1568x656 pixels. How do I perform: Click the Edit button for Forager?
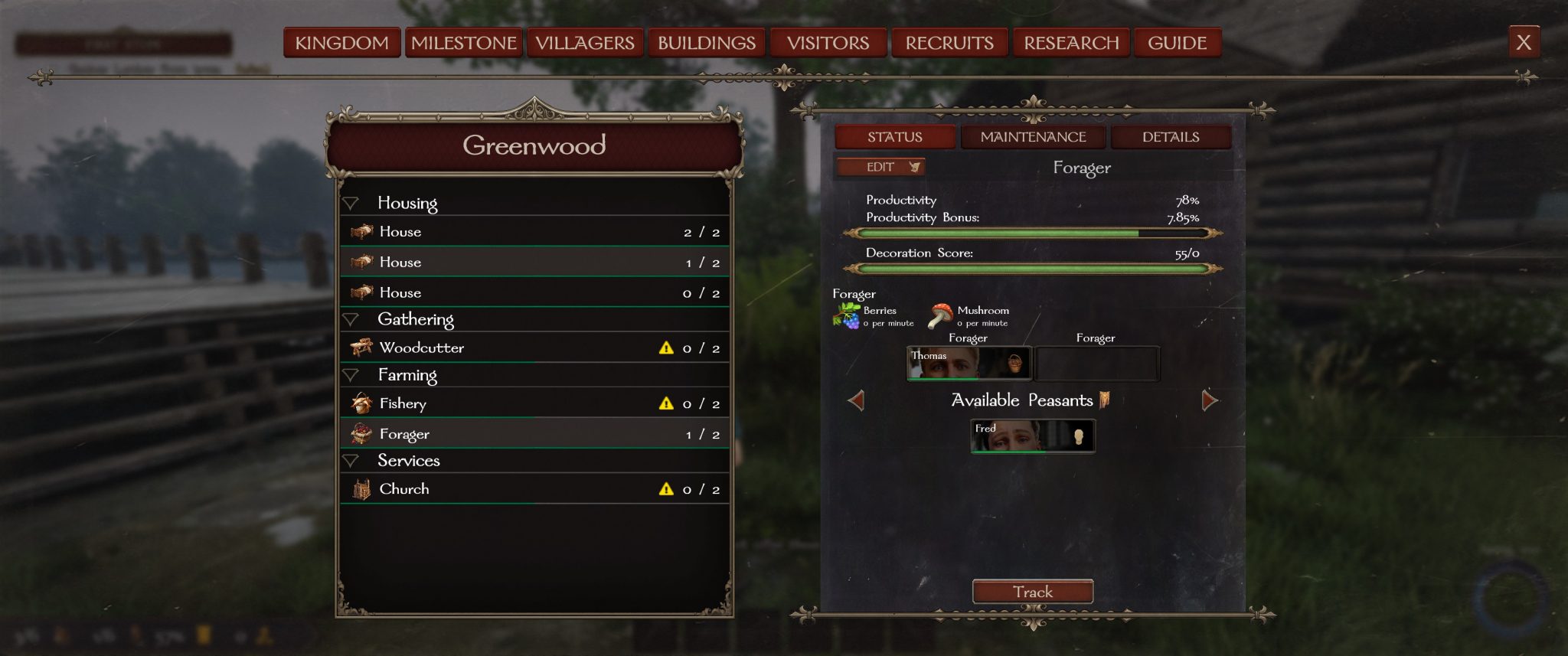[x=881, y=167]
